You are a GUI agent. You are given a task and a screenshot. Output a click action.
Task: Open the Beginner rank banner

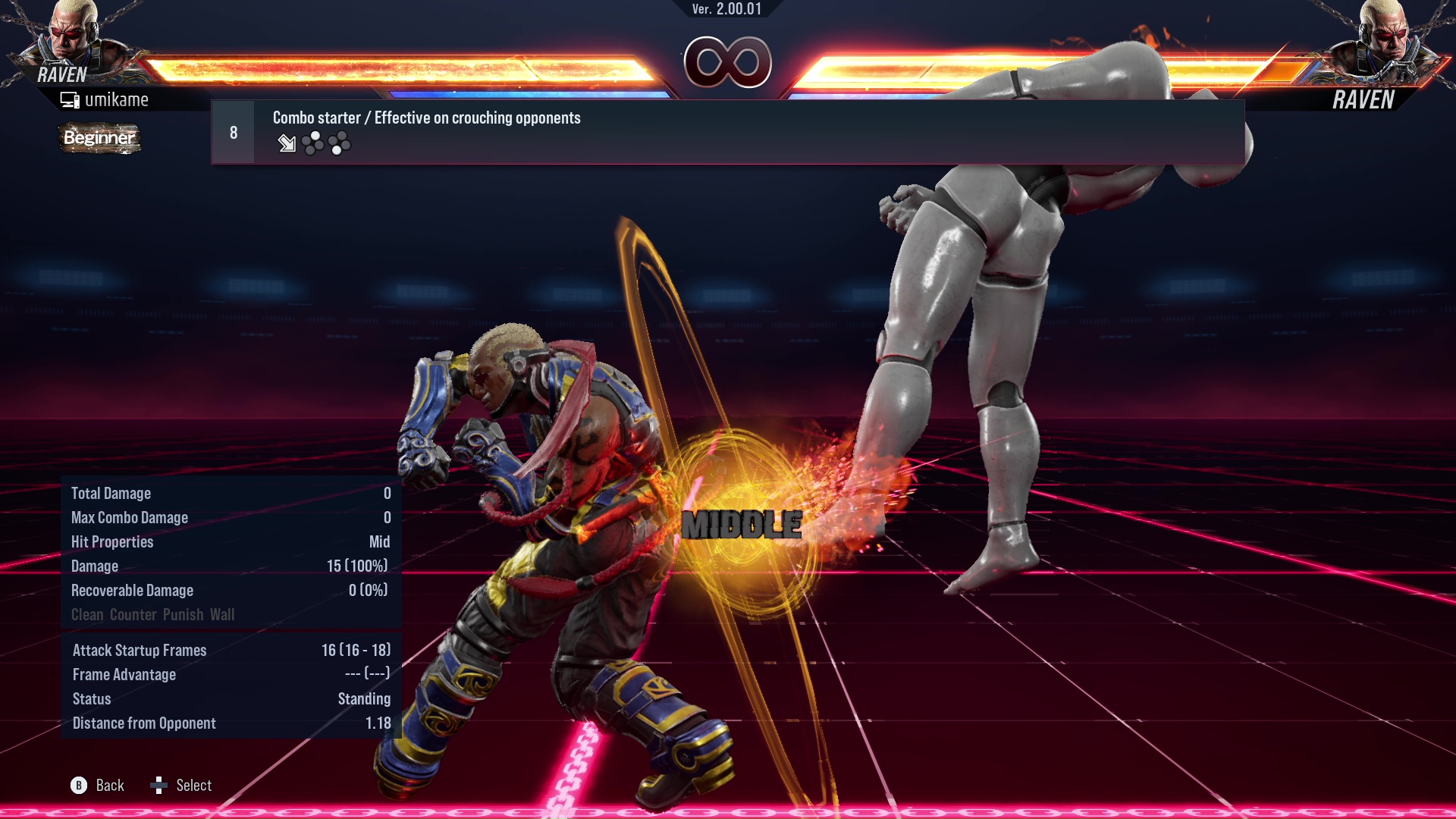coord(99,139)
